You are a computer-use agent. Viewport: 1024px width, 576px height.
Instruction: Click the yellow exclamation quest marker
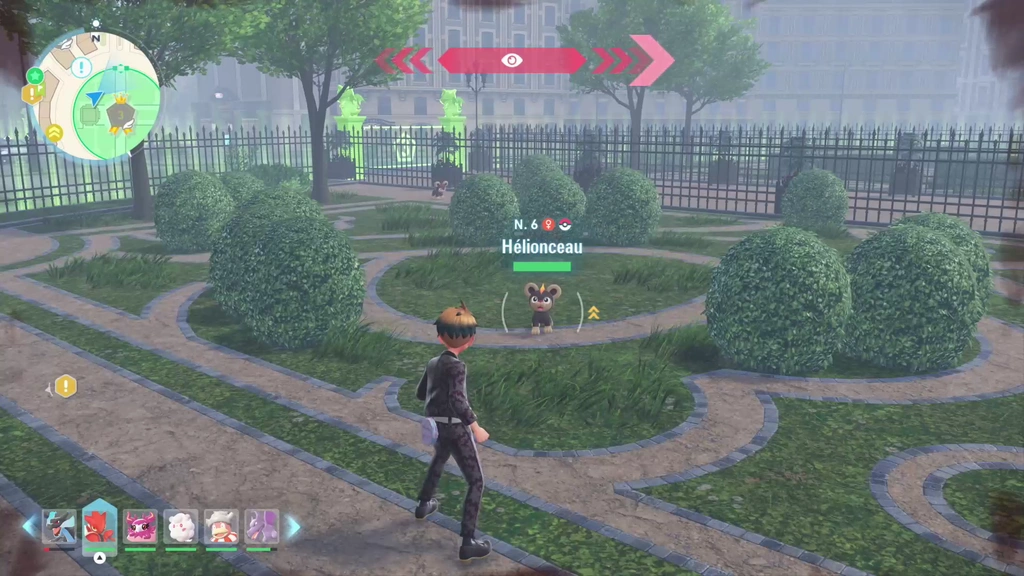[x=65, y=386]
